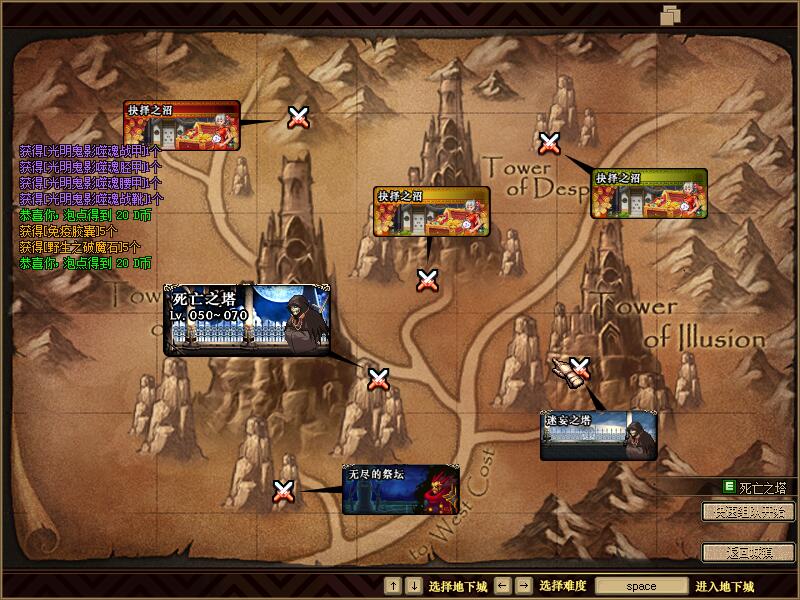Return to town with 返回城镇
The width and height of the screenshot is (800, 600).
pyautogui.click(x=748, y=552)
